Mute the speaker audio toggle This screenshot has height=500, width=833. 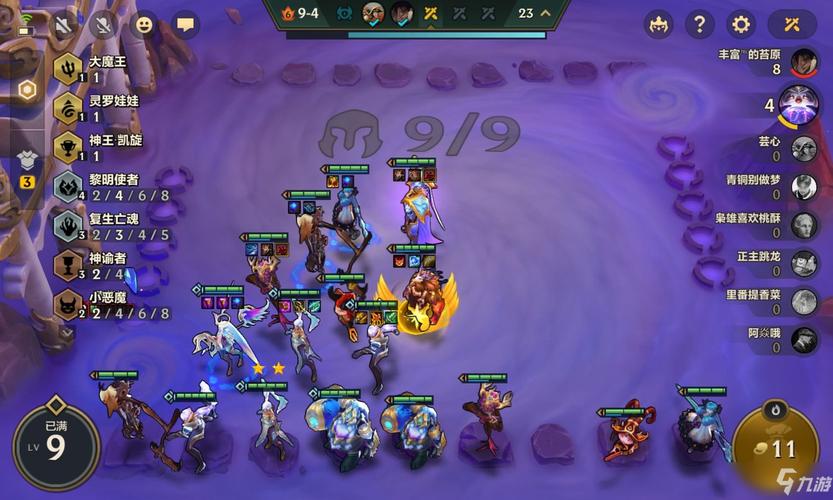(67, 24)
